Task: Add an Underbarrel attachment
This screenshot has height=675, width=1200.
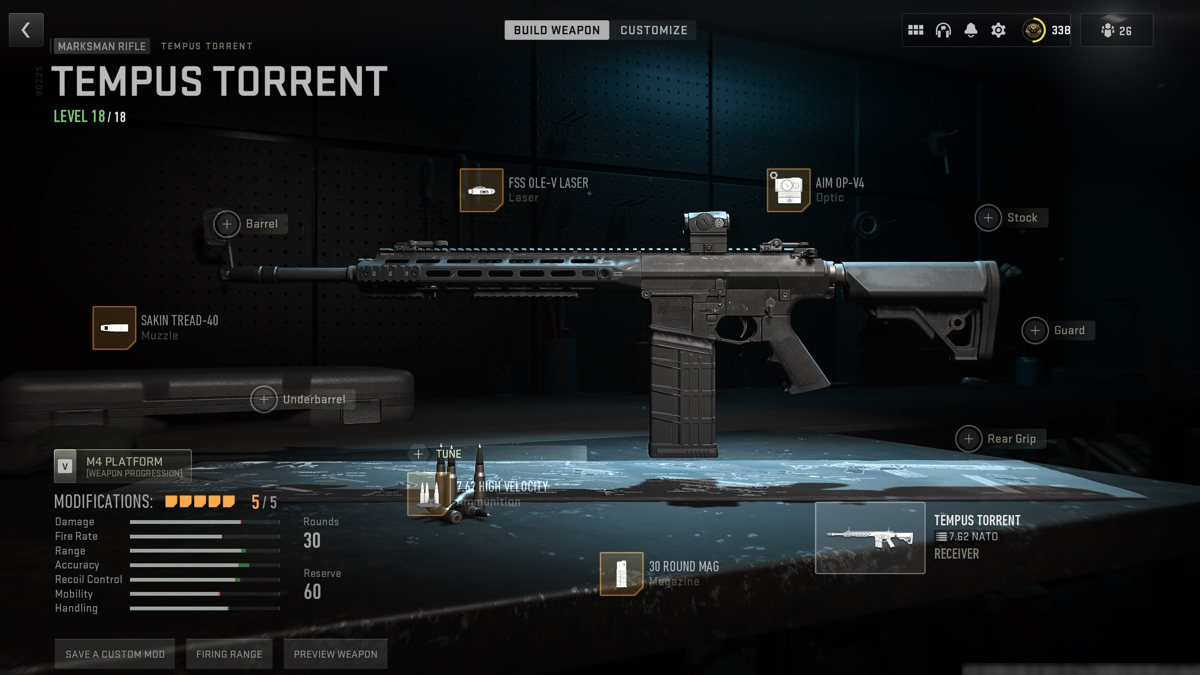Action: click(x=263, y=399)
